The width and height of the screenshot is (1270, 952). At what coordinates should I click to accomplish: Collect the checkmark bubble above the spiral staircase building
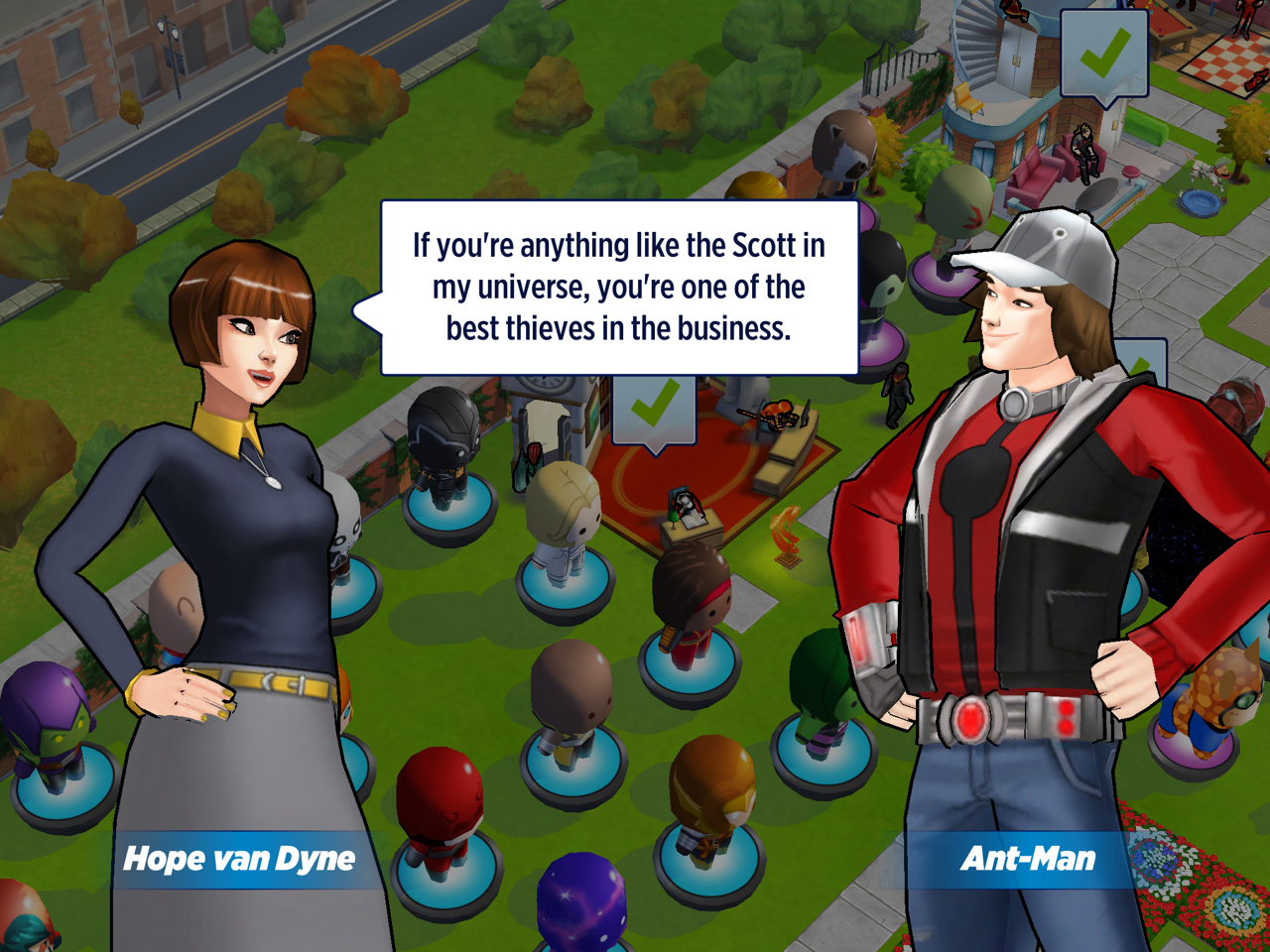coord(1103,54)
